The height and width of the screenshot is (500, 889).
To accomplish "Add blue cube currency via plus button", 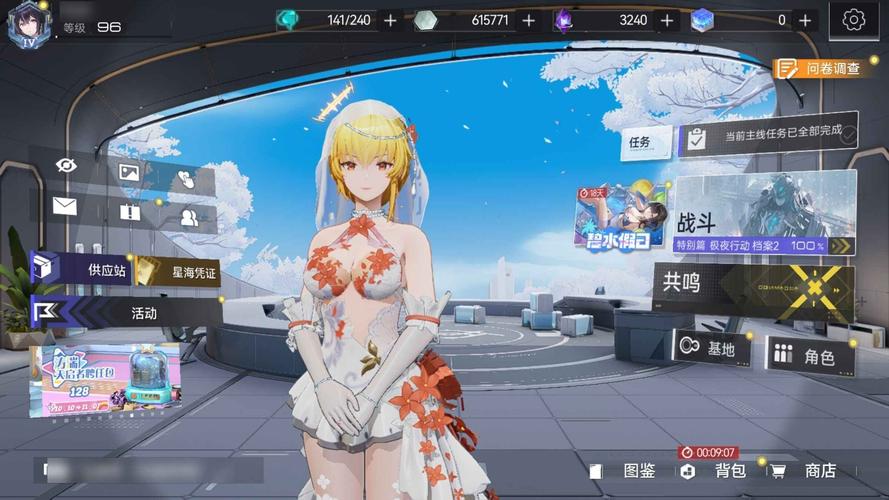I will 805,20.
